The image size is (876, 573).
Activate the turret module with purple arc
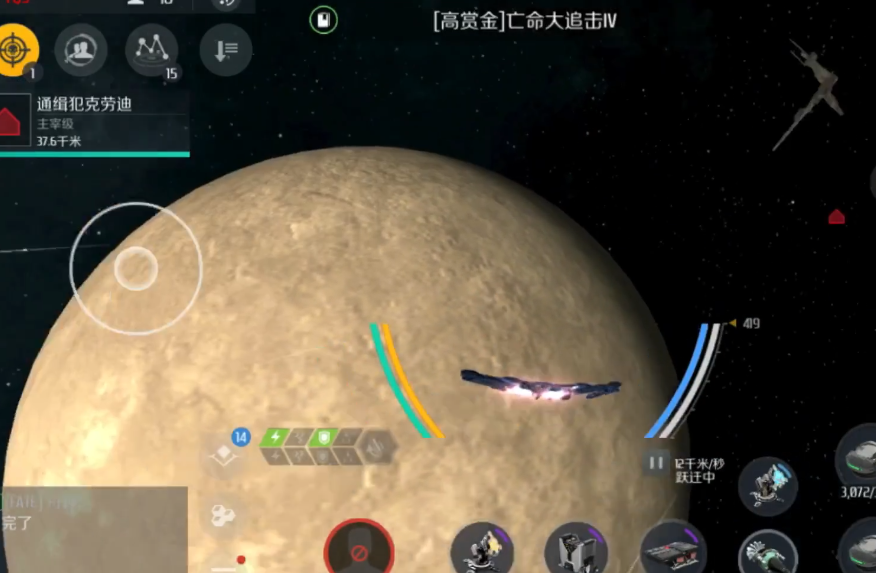(482, 550)
